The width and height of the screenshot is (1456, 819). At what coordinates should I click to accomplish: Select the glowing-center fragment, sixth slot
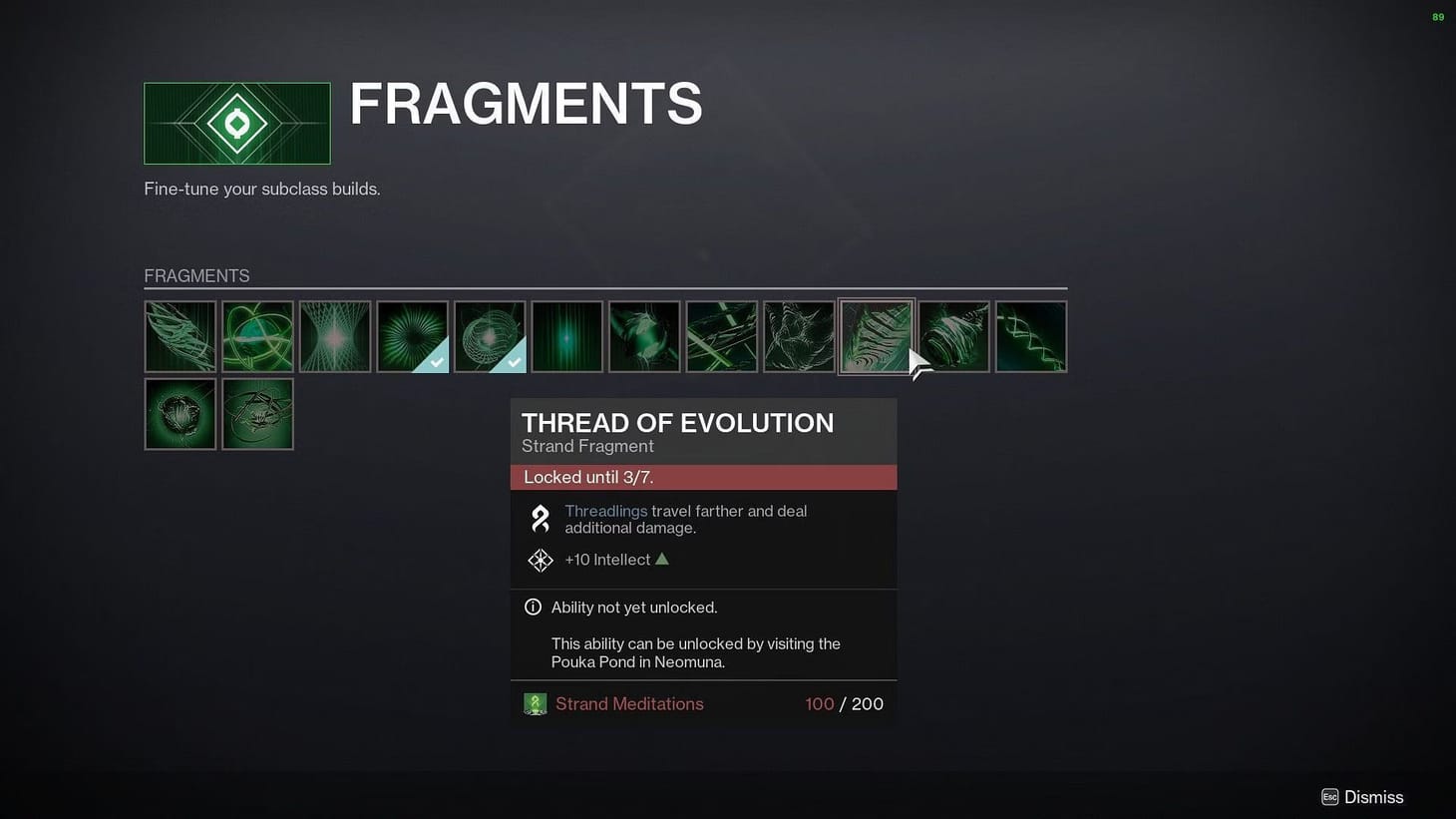pyautogui.click(x=566, y=335)
